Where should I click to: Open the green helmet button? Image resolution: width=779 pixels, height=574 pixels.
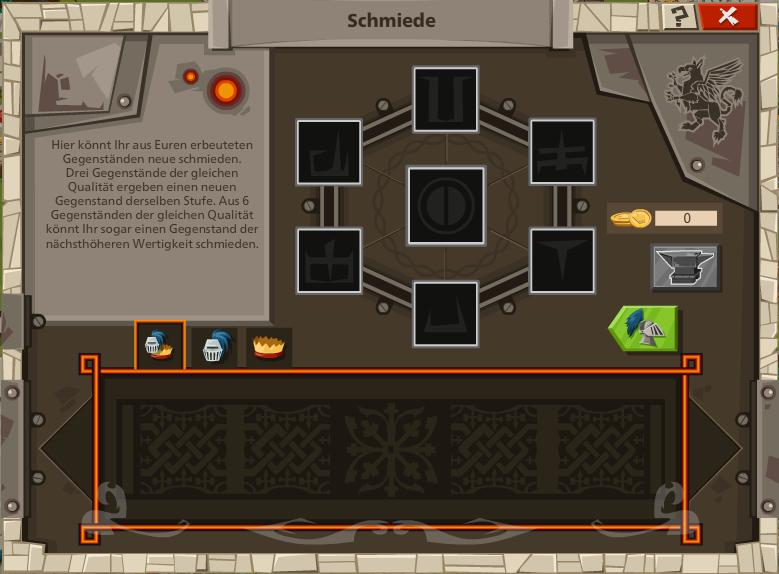click(x=645, y=328)
